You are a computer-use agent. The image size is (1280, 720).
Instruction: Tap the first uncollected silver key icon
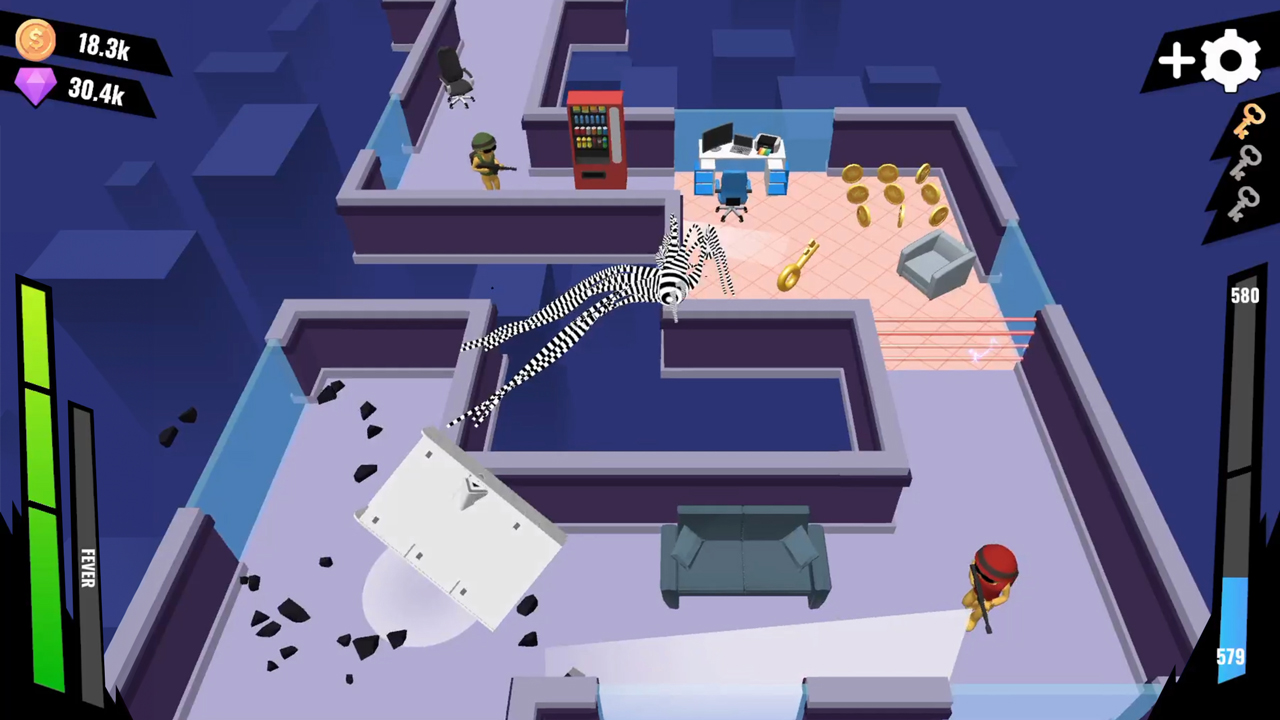pos(1247,163)
